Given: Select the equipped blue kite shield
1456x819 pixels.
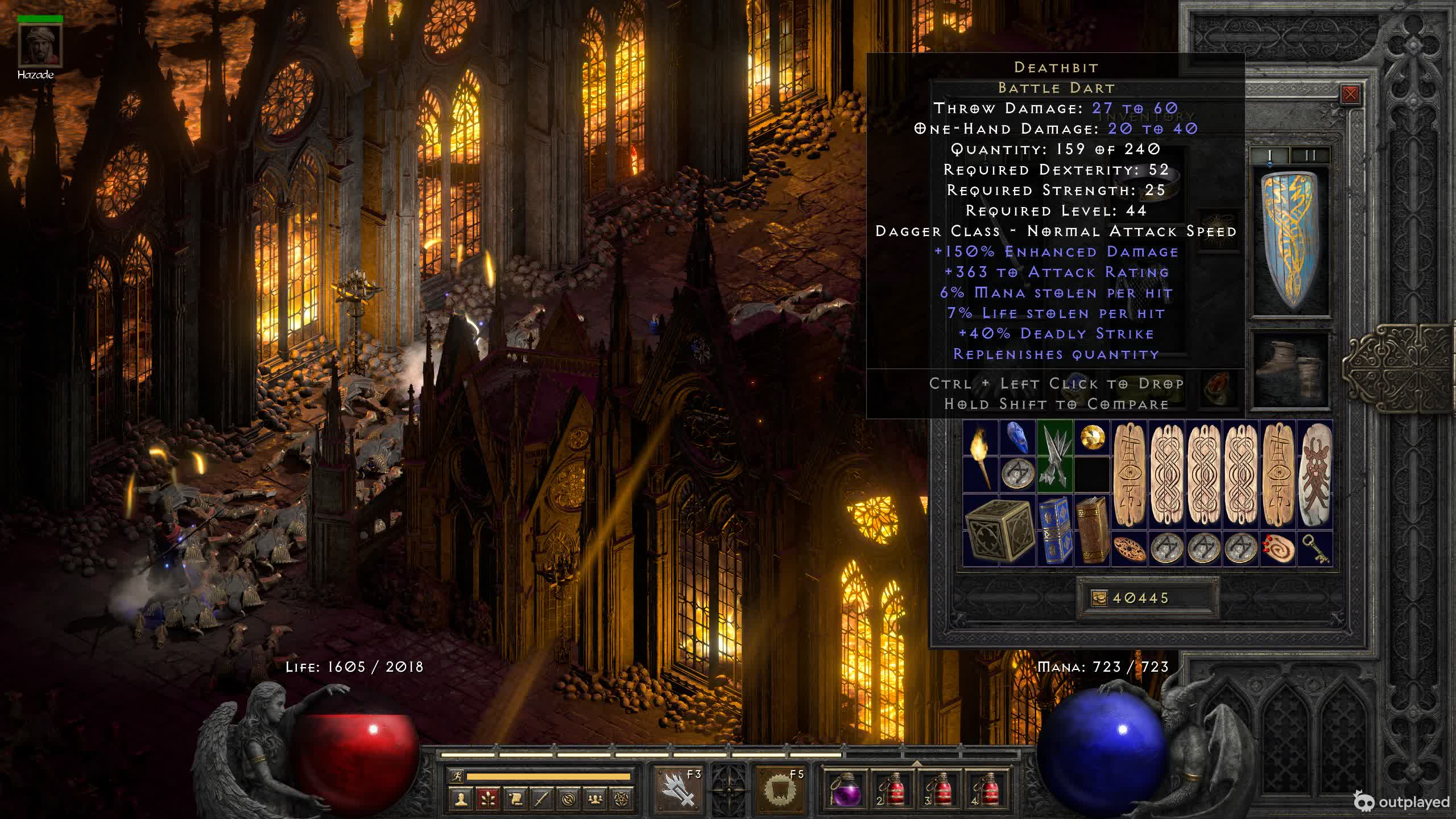Looking at the screenshot, I should click(1291, 242).
